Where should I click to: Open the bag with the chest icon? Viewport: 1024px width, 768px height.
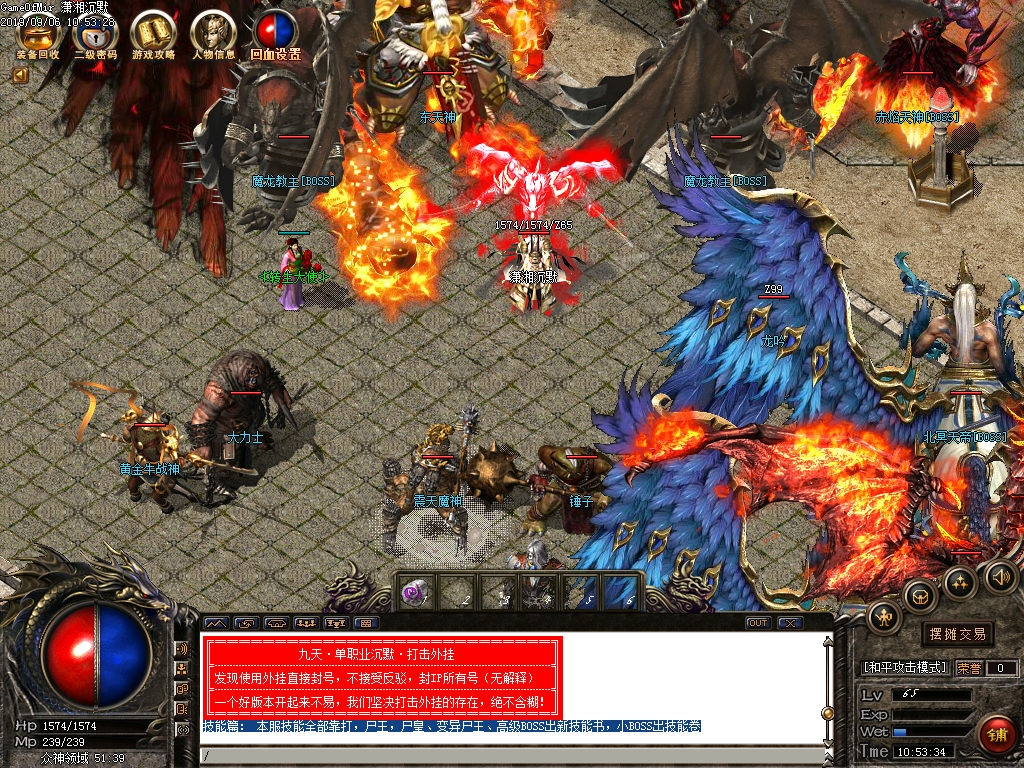point(919,596)
